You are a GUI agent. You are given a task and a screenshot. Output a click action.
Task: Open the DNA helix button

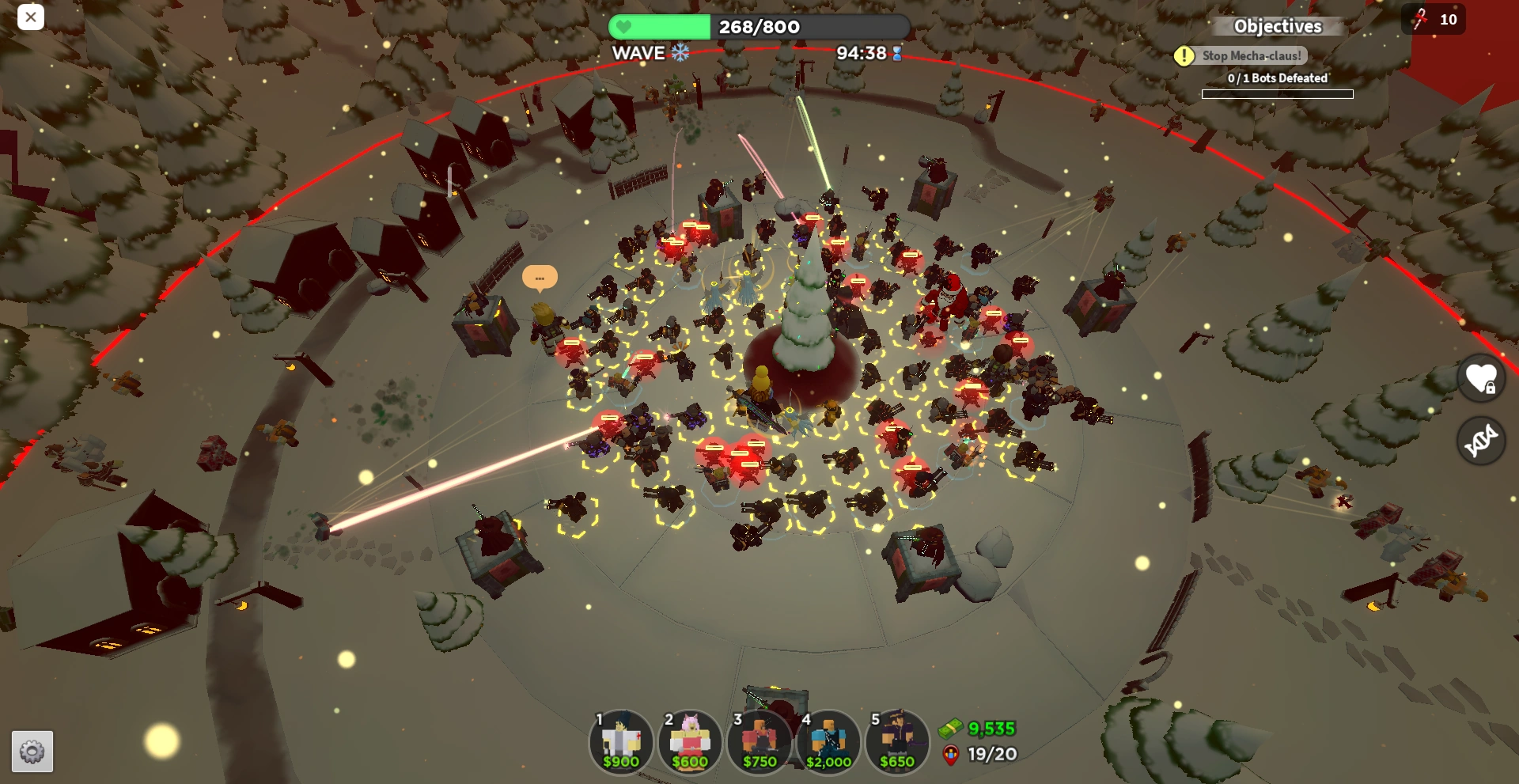point(1481,440)
